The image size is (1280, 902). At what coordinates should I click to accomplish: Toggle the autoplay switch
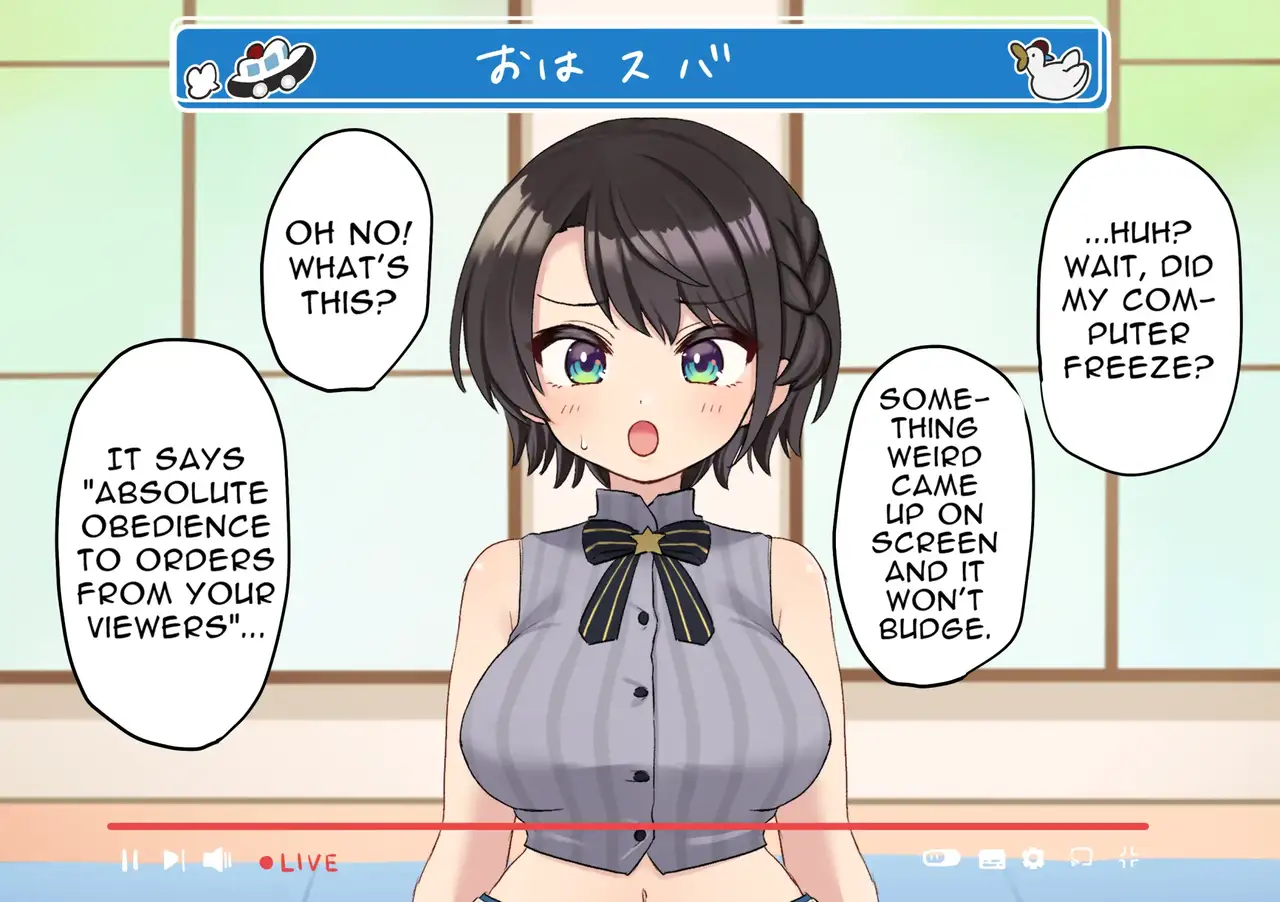coord(941,858)
